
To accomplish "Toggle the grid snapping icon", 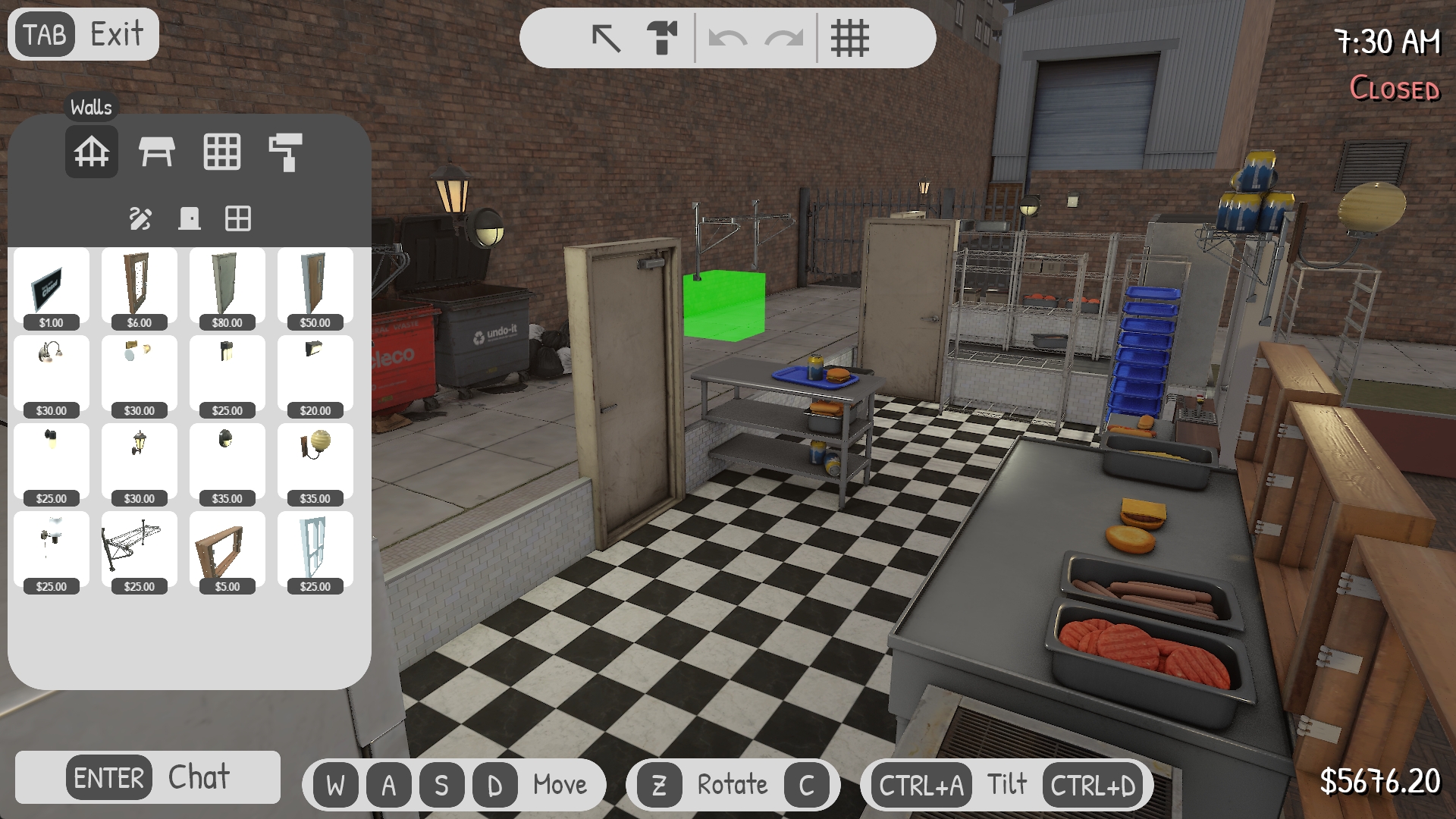I will (x=849, y=38).
